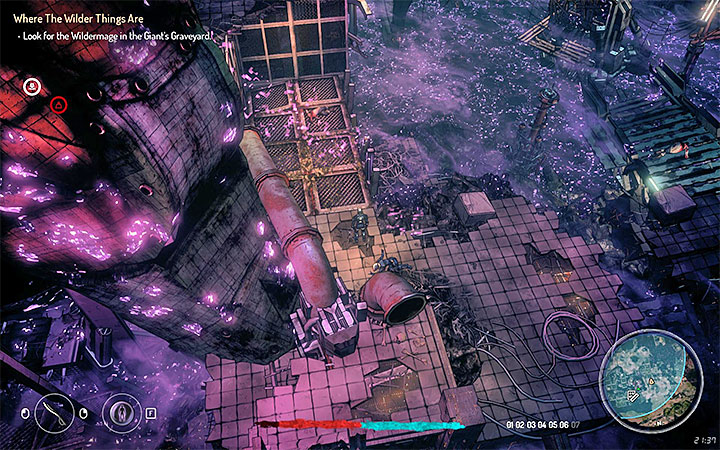Click the red circled objective marker
This screenshot has width=720, height=450.
(58, 103)
